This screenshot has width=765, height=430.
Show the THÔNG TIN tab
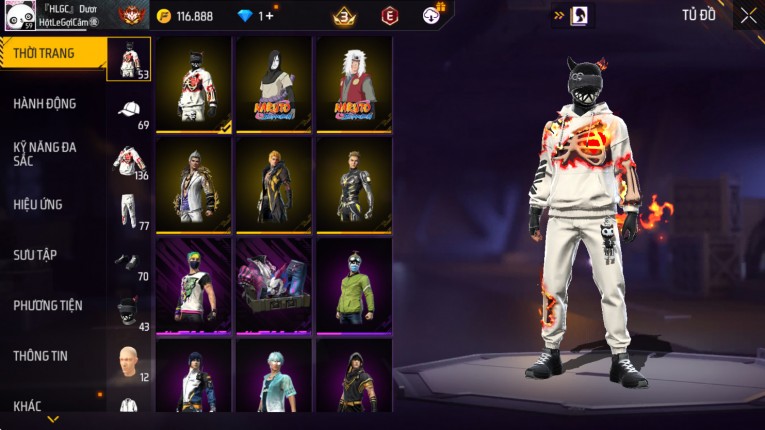[x=40, y=355]
